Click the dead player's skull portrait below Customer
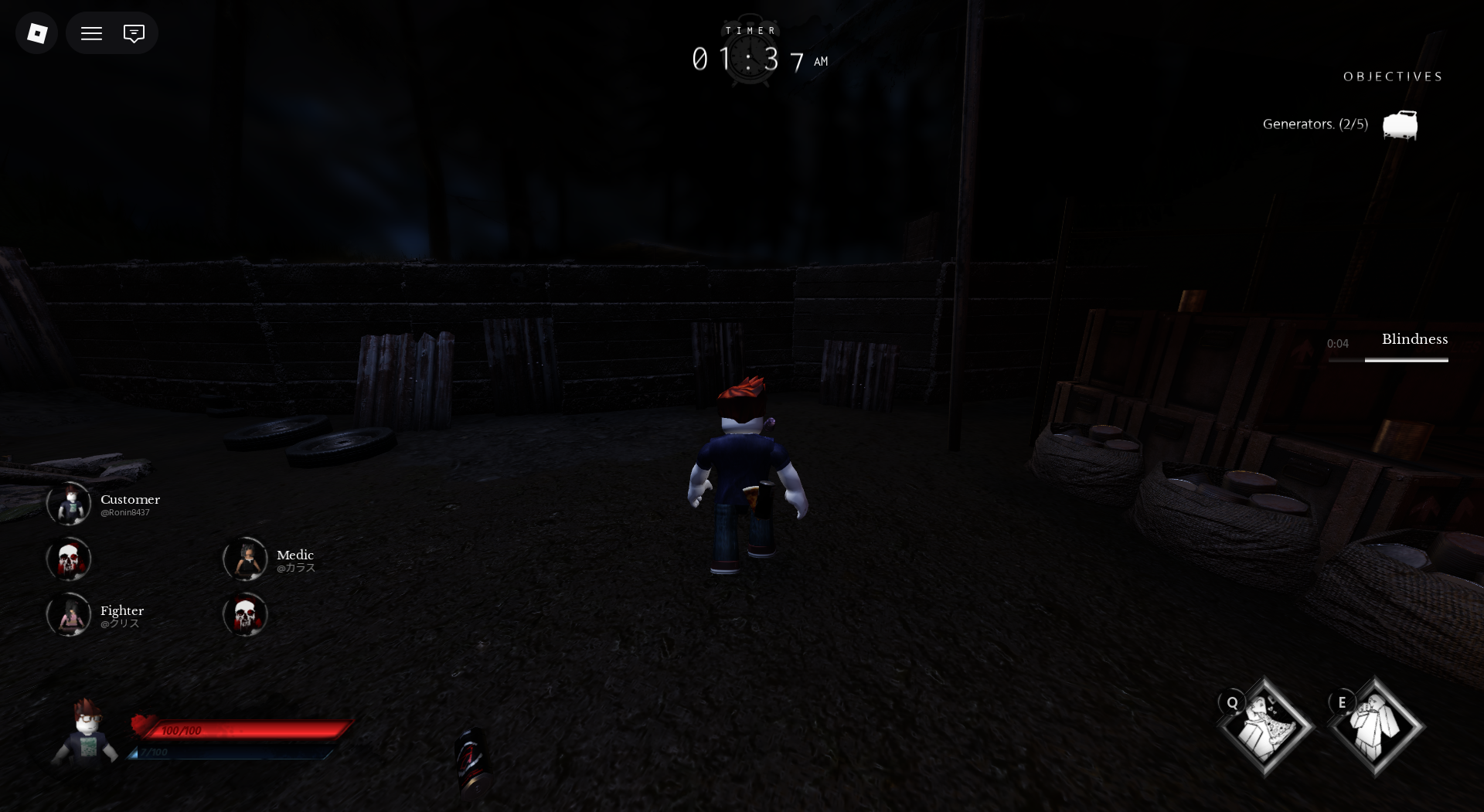 point(69,559)
